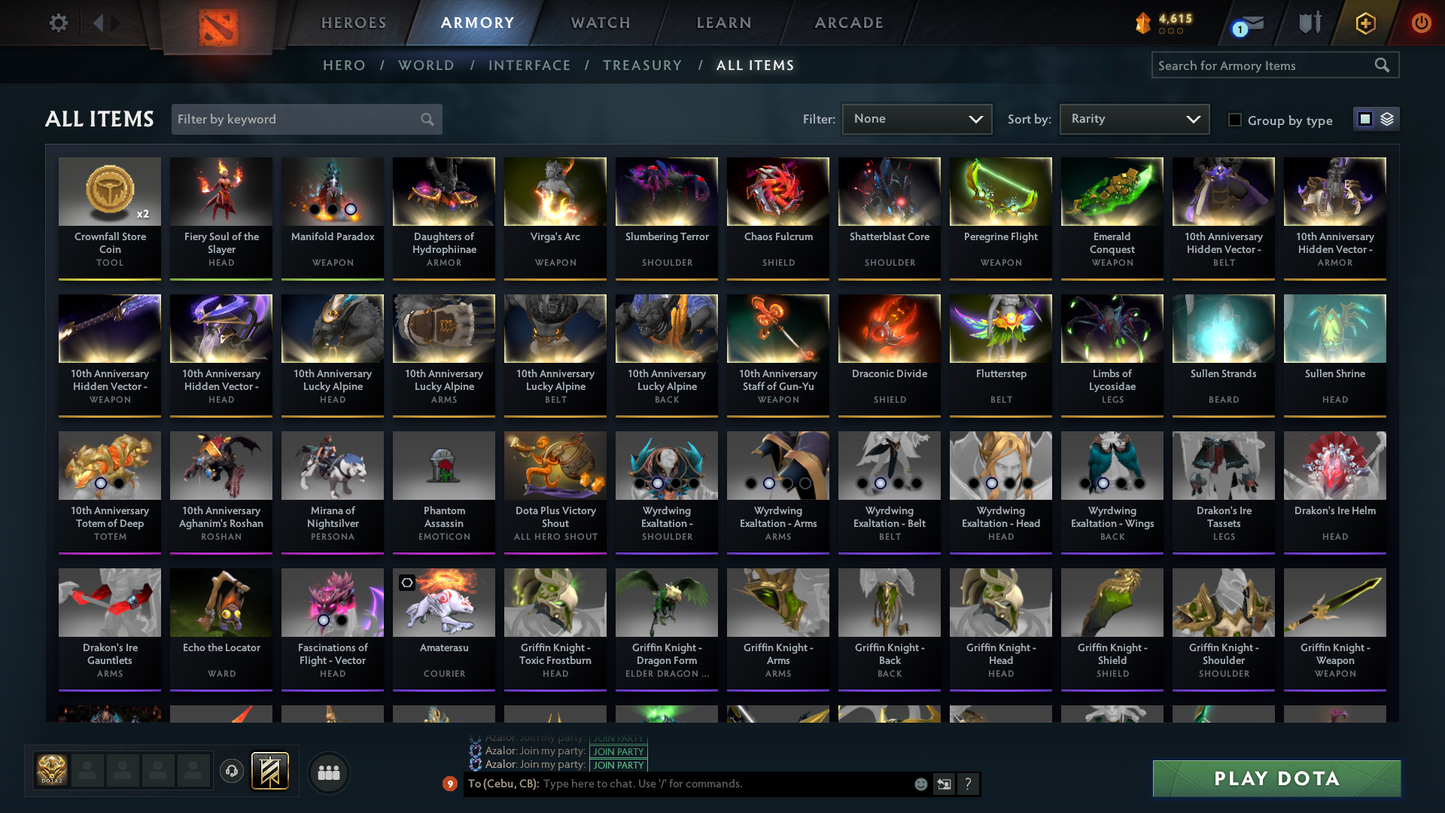Switch to grid view layout toggle
Viewport: 1445px width, 813px height.
(1365, 118)
